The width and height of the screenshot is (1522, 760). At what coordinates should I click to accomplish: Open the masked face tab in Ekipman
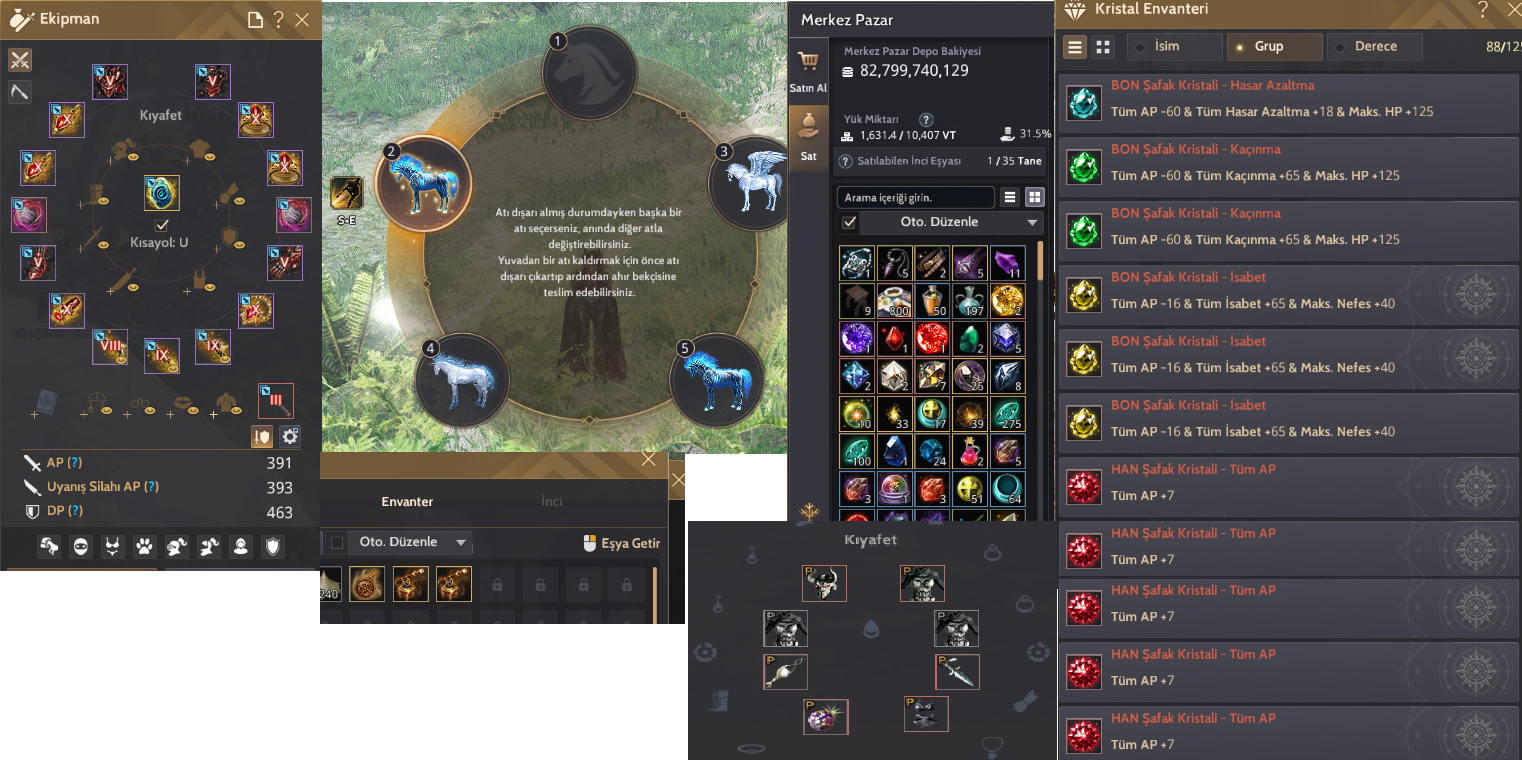pos(80,547)
